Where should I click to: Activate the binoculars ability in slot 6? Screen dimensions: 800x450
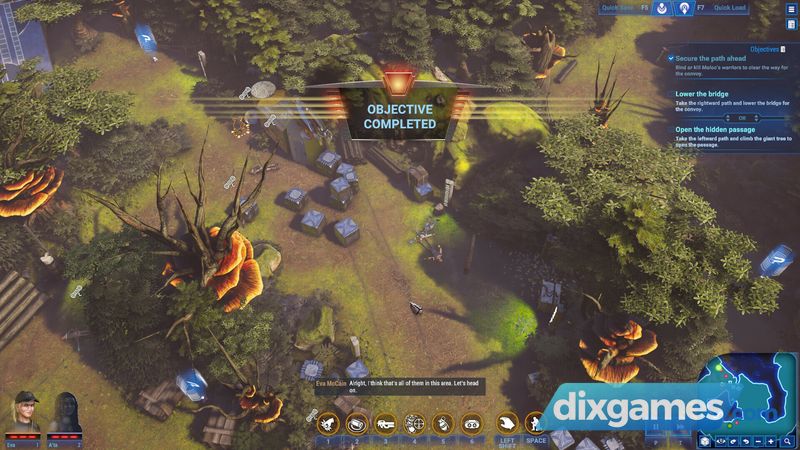(471, 424)
